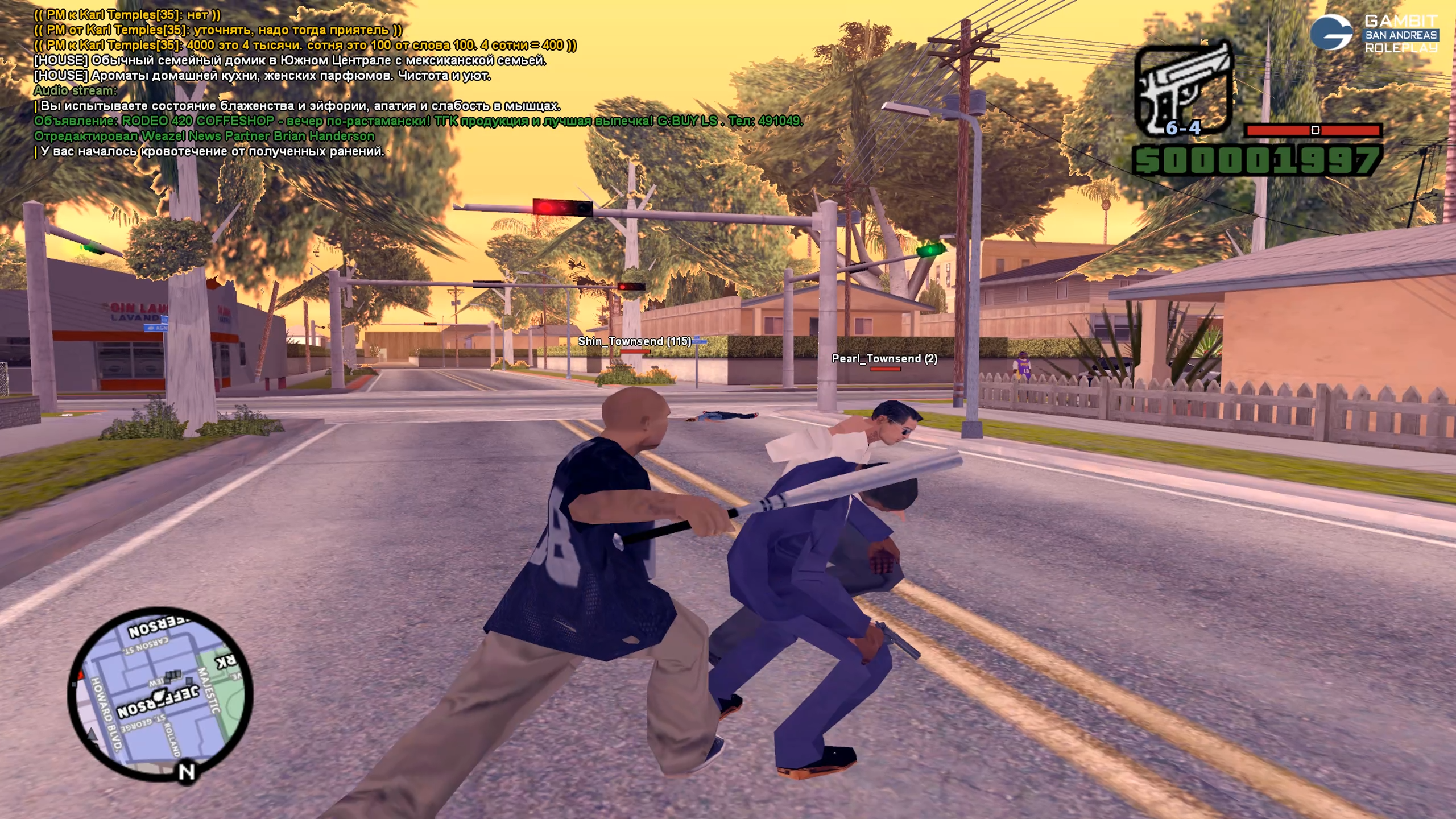
Task: Open the circular Jefferson minimap
Action: point(160,695)
